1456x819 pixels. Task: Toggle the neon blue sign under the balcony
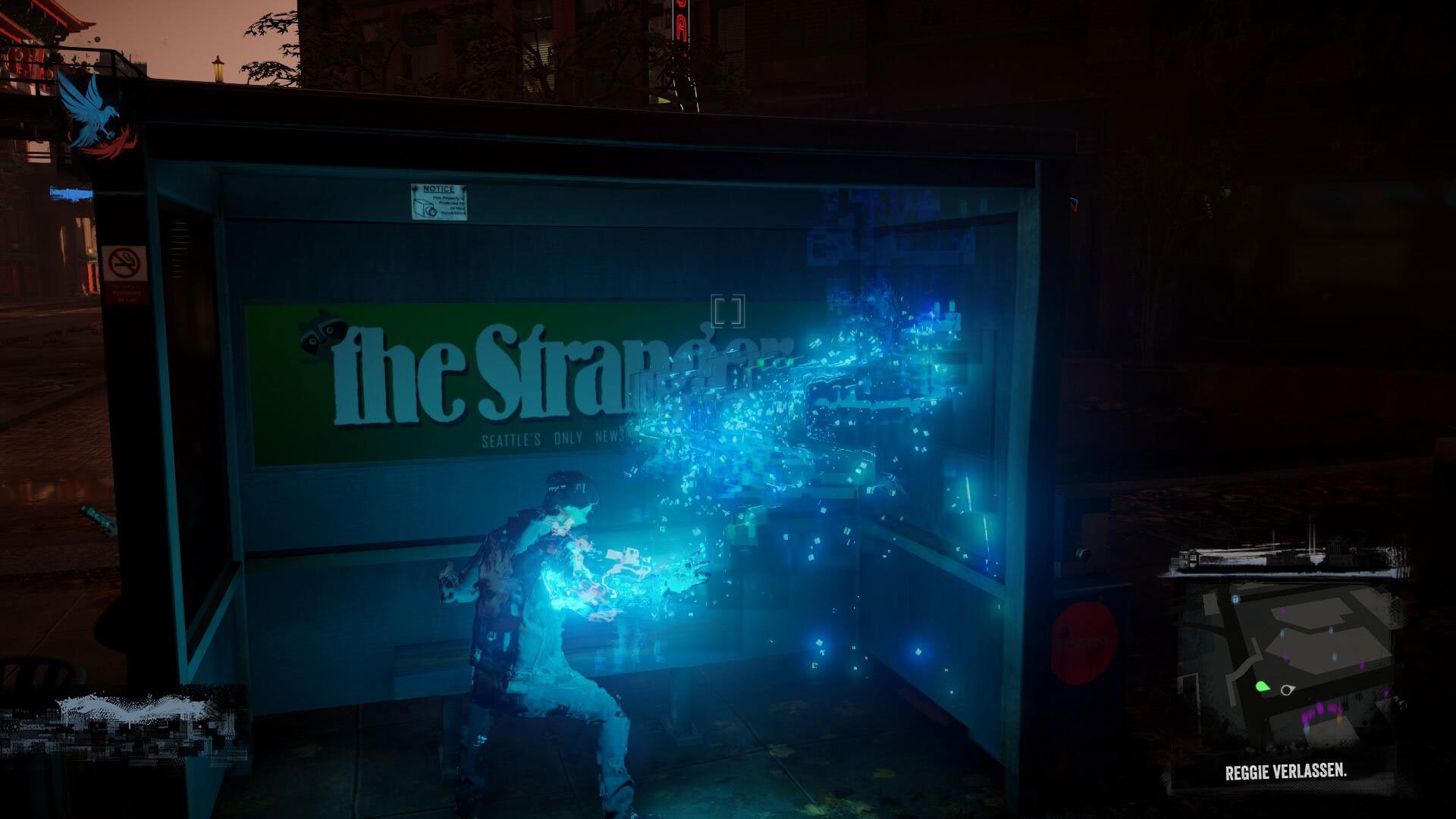[73, 193]
